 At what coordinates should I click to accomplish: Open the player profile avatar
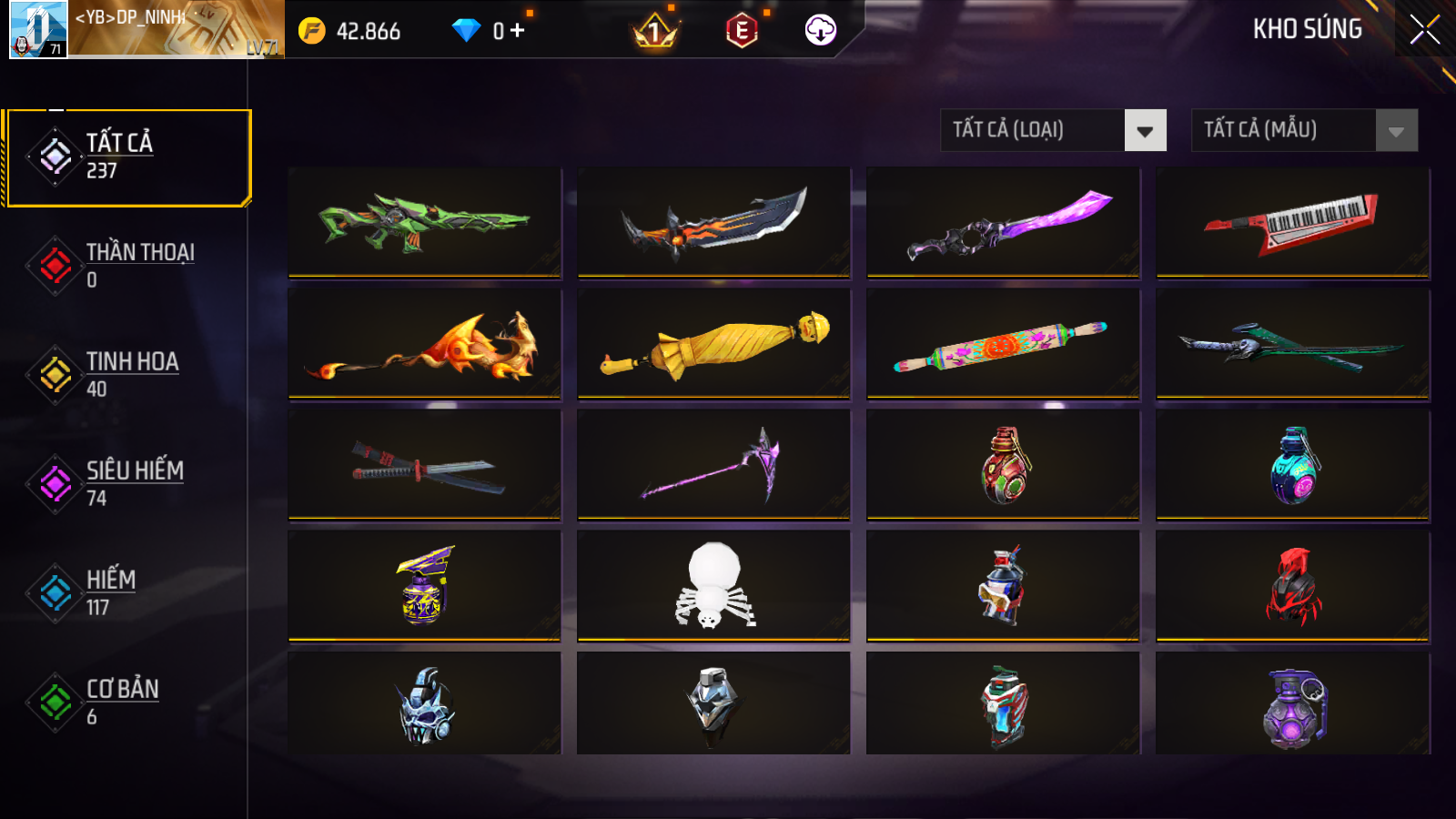point(38,29)
